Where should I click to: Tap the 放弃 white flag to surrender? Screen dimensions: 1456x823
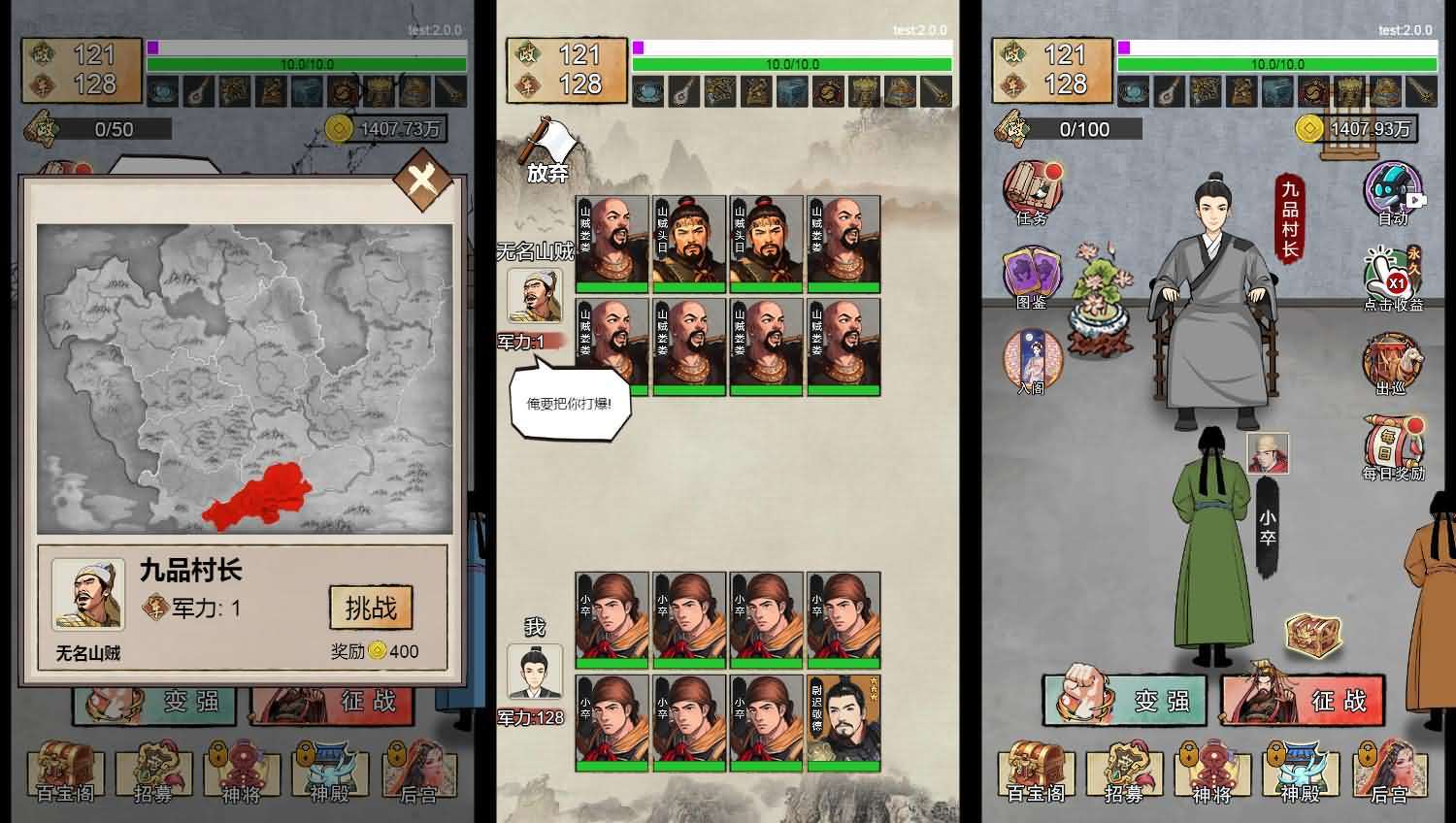548,150
